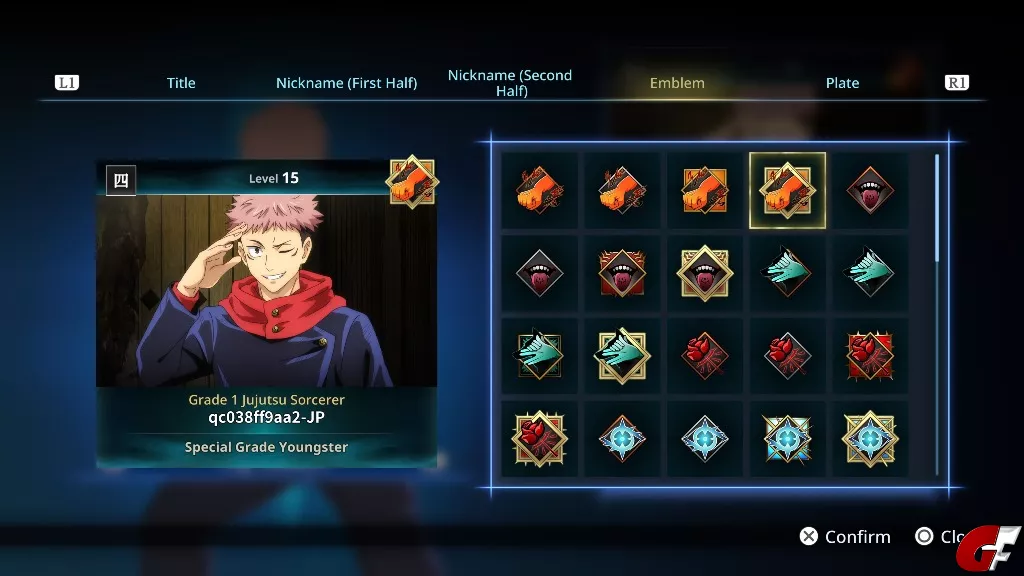Open the Nickname (First Half) tab
1024x576 pixels.
pyautogui.click(x=346, y=83)
